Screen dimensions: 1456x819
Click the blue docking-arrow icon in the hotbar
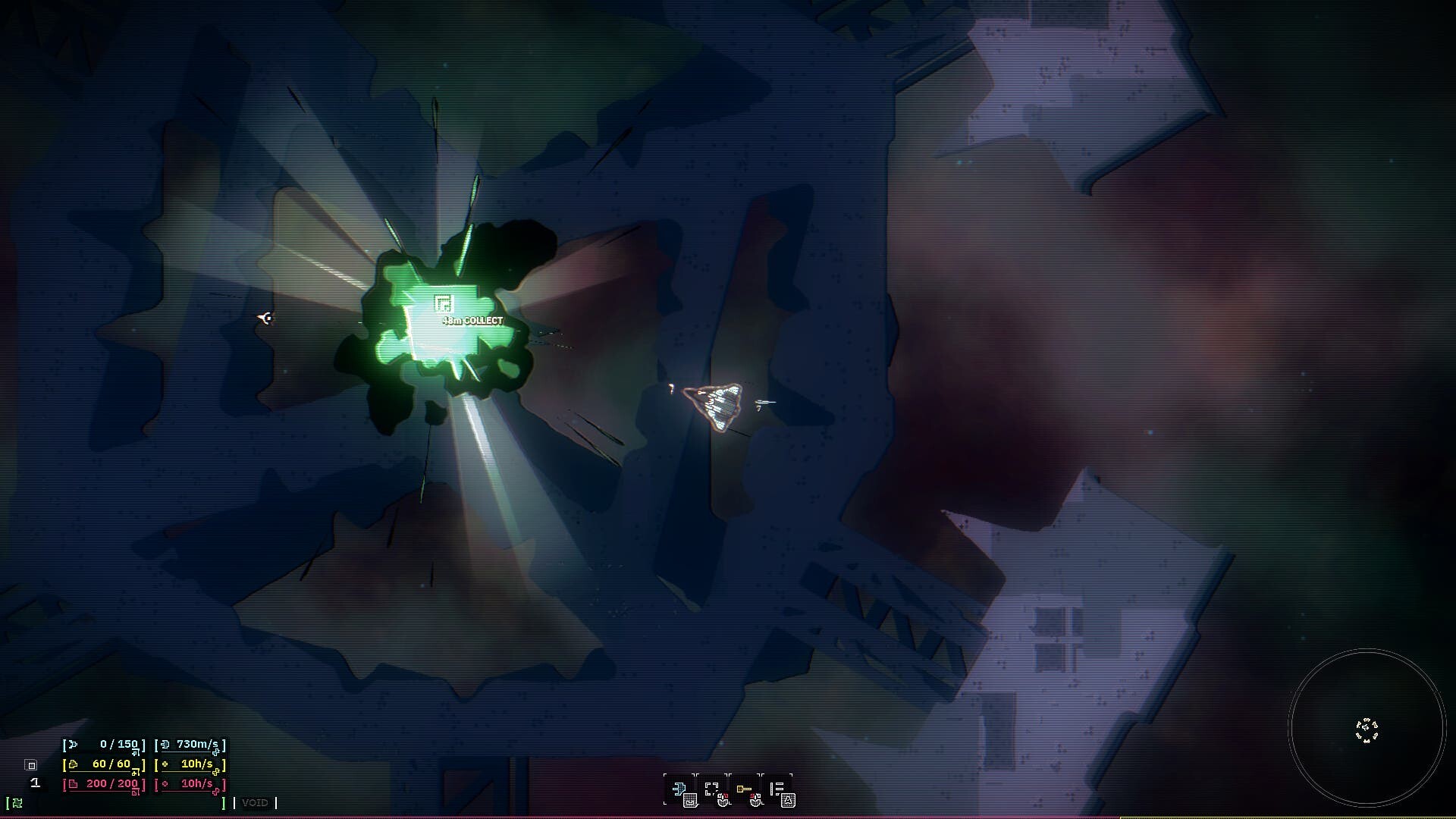click(680, 788)
